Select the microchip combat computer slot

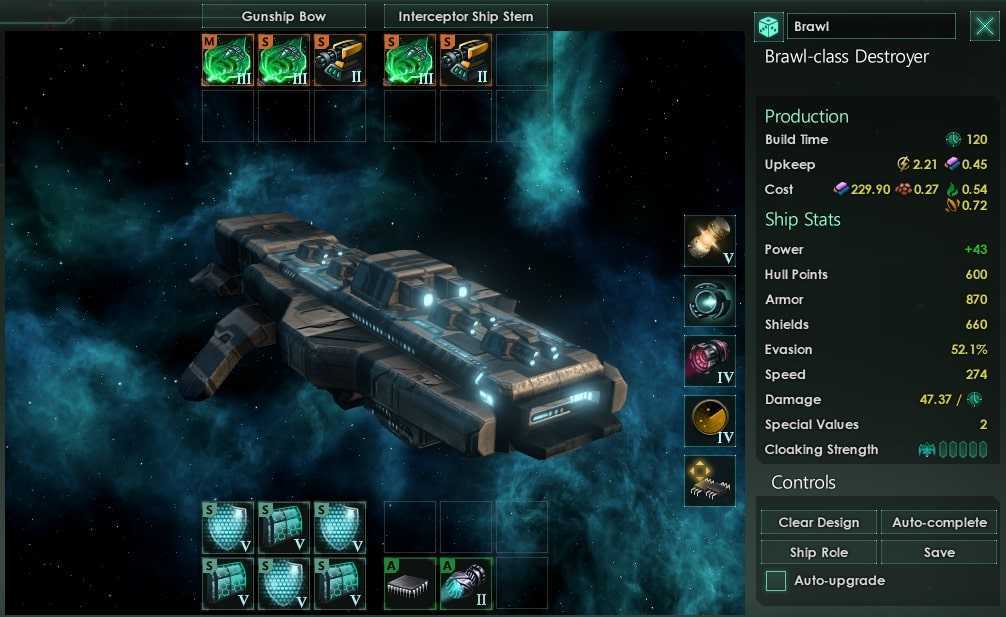pyautogui.click(x=410, y=583)
